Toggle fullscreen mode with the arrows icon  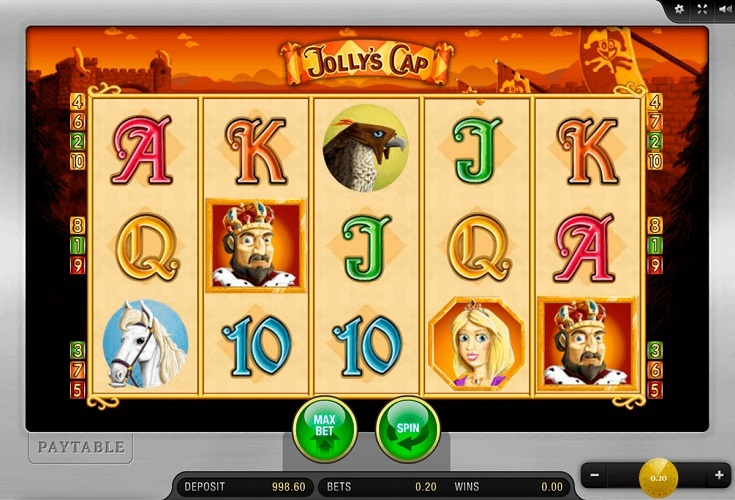[x=702, y=9]
